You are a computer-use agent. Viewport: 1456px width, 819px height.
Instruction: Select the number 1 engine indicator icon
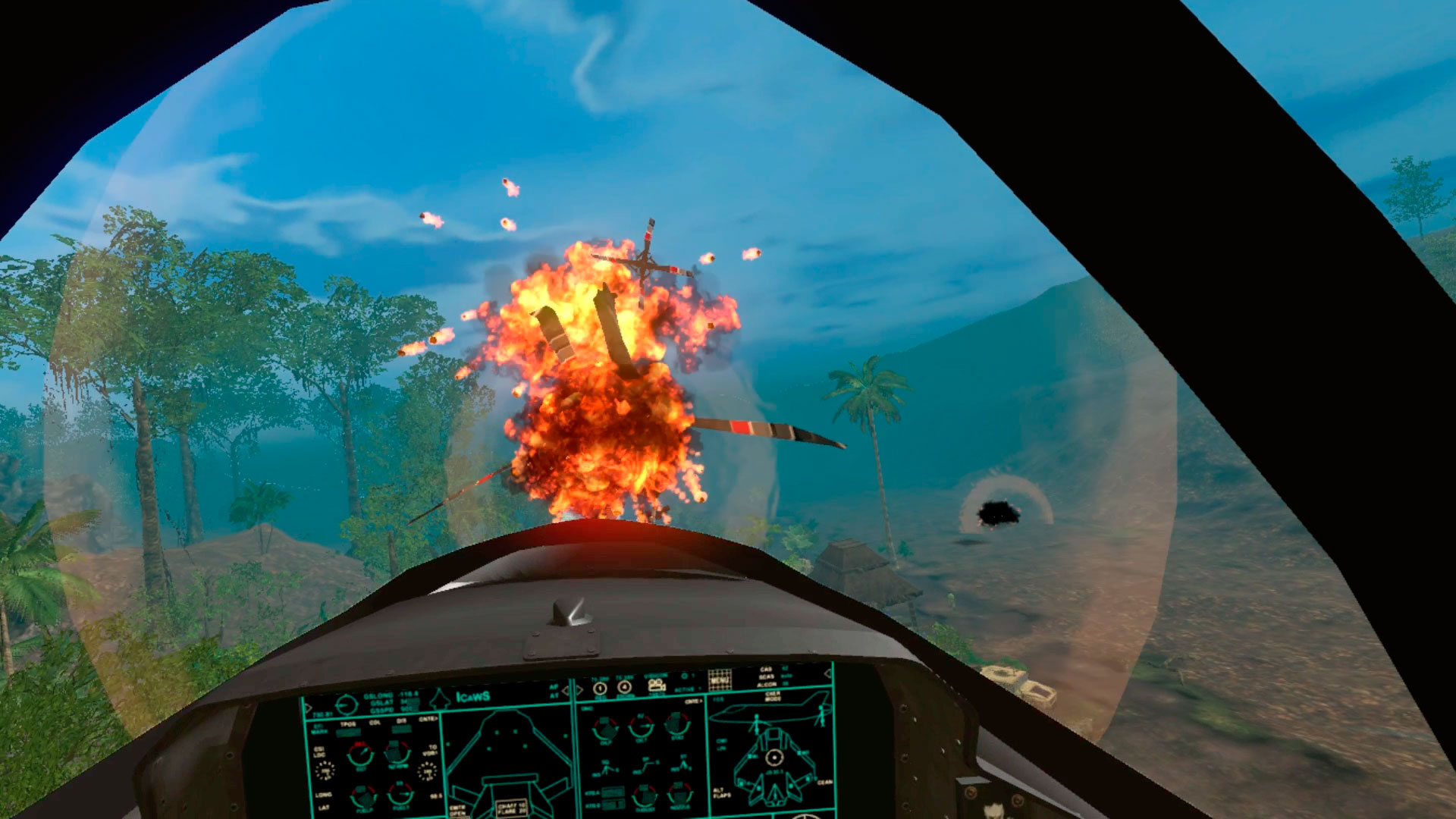click(600, 687)
